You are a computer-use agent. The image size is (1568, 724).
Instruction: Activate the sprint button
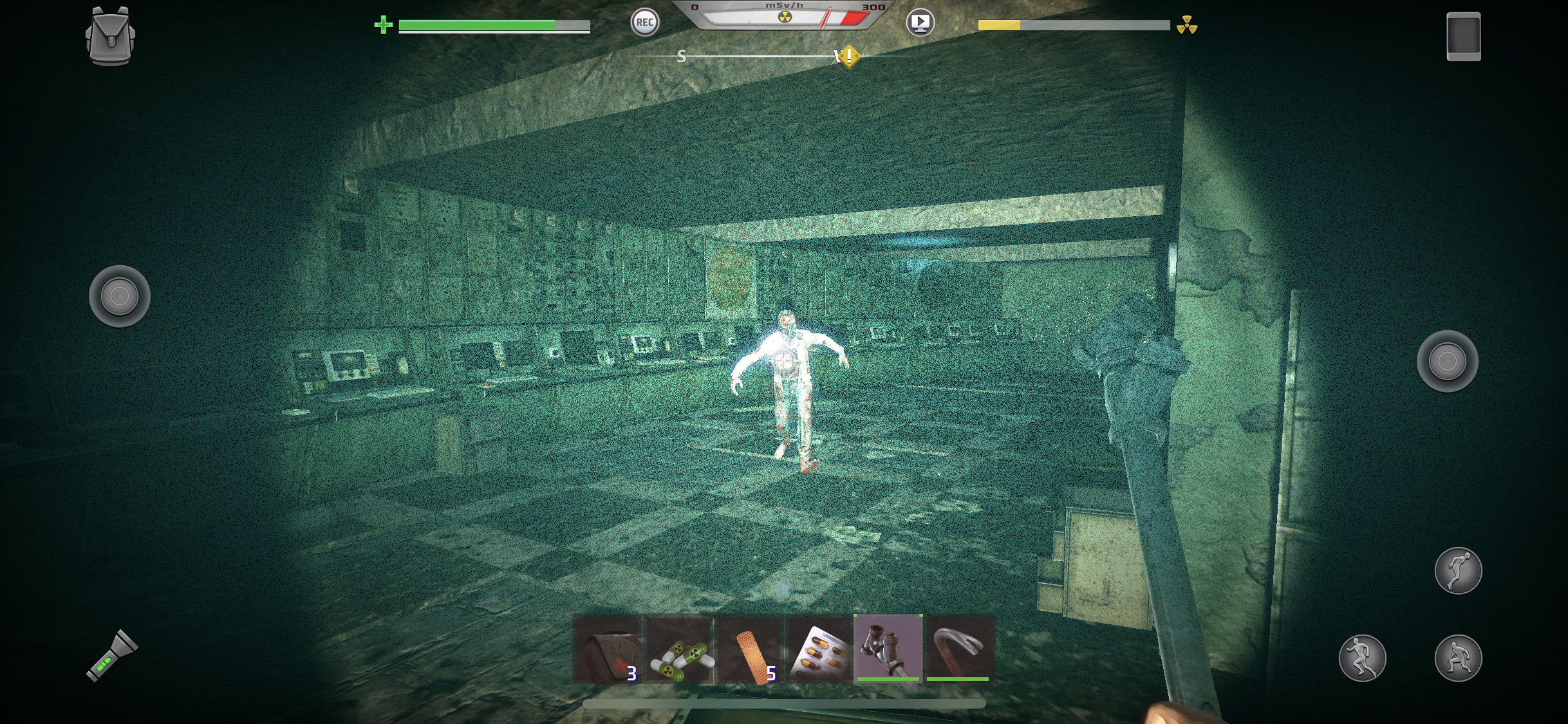coord(1362,658)
